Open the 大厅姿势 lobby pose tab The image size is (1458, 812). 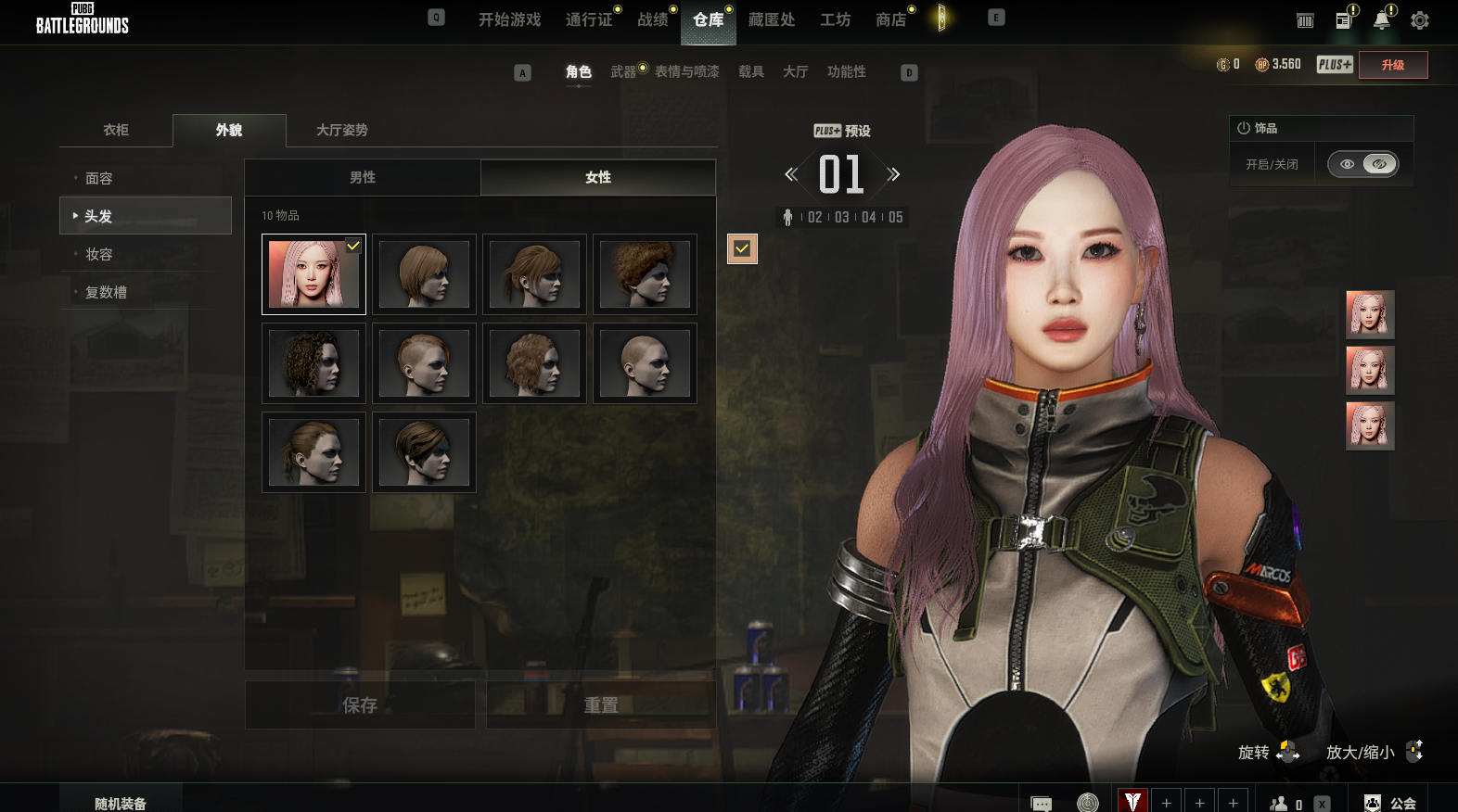pos(341,130)
